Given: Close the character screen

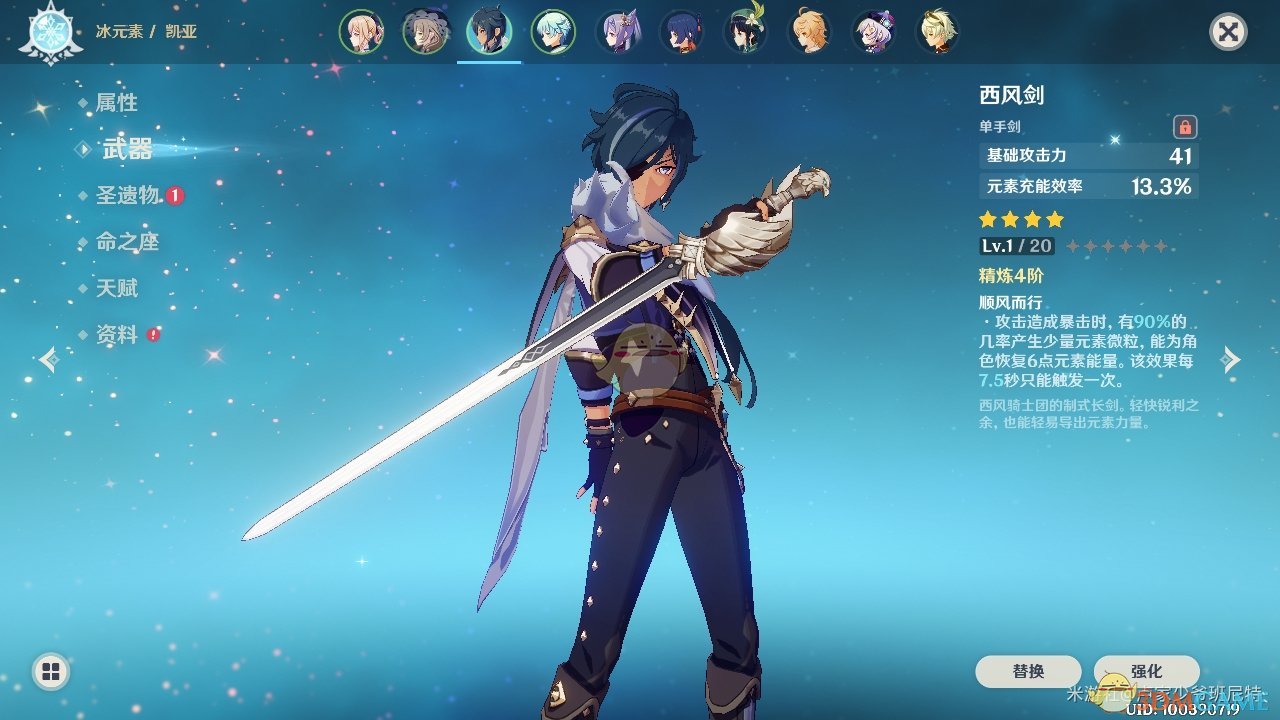Looking at the screenshot, I should 1228,32.
